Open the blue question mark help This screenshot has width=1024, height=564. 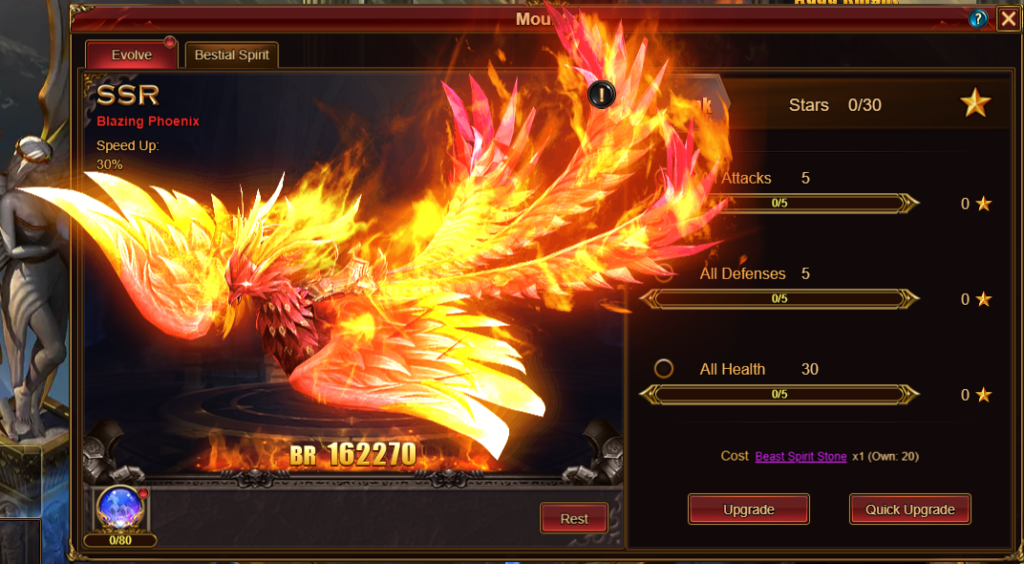click(978, 19)
